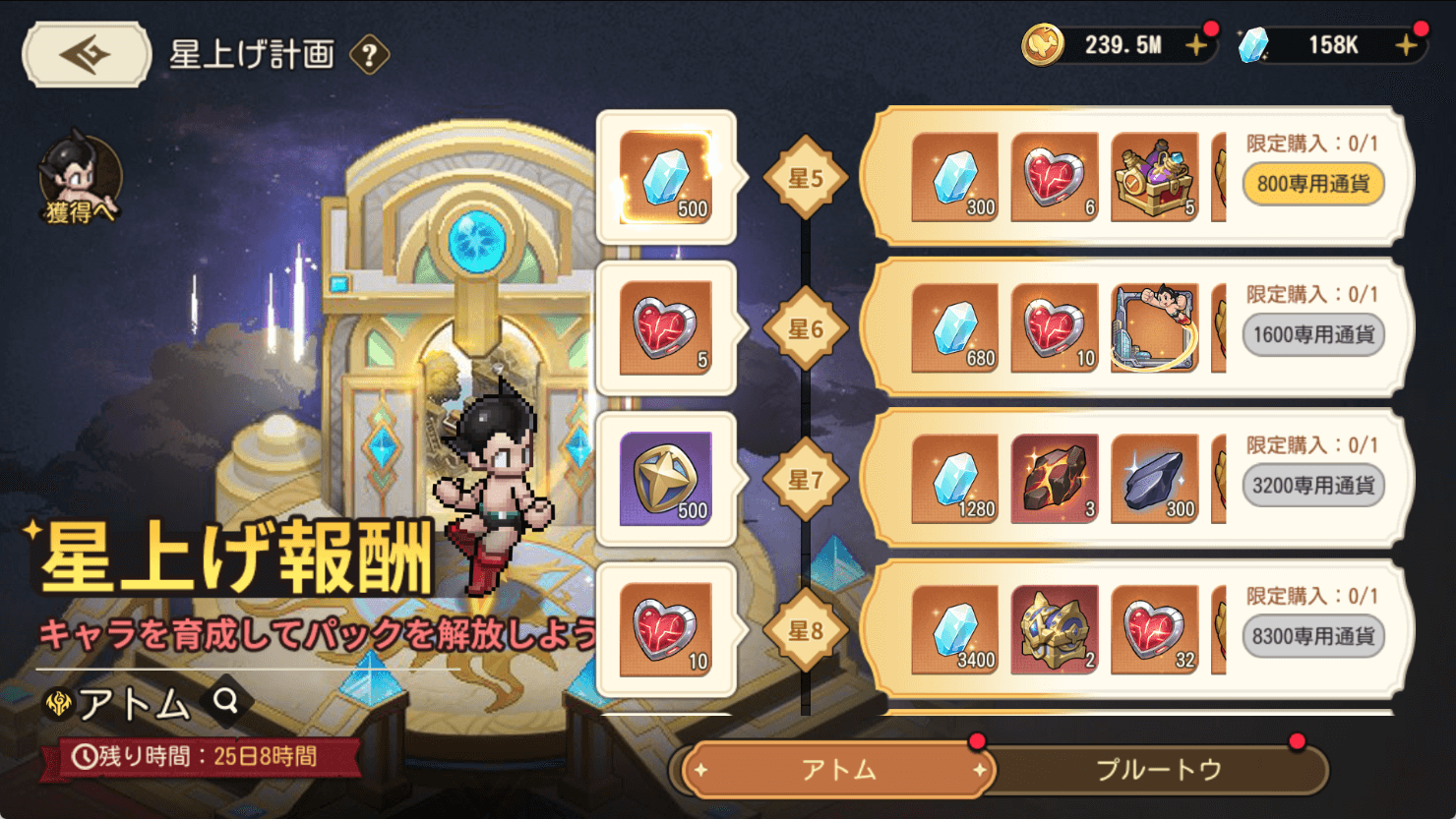Buy the 8300専用通貨 pack
Image resolution: width=1456 pixels, height=819 pixels.
point(1312,636)
